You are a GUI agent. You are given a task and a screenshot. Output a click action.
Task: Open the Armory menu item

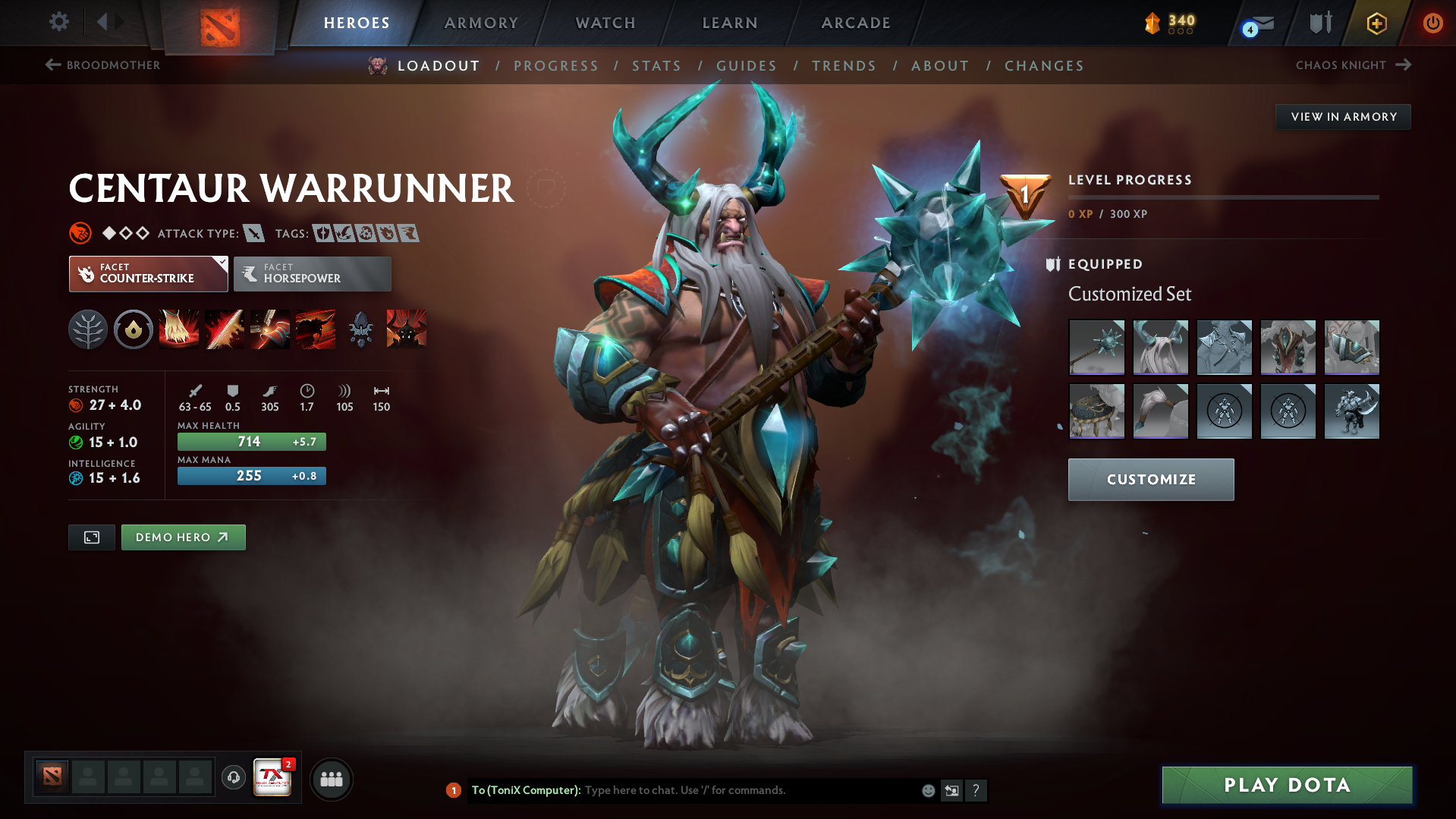[x=481, y=23]
